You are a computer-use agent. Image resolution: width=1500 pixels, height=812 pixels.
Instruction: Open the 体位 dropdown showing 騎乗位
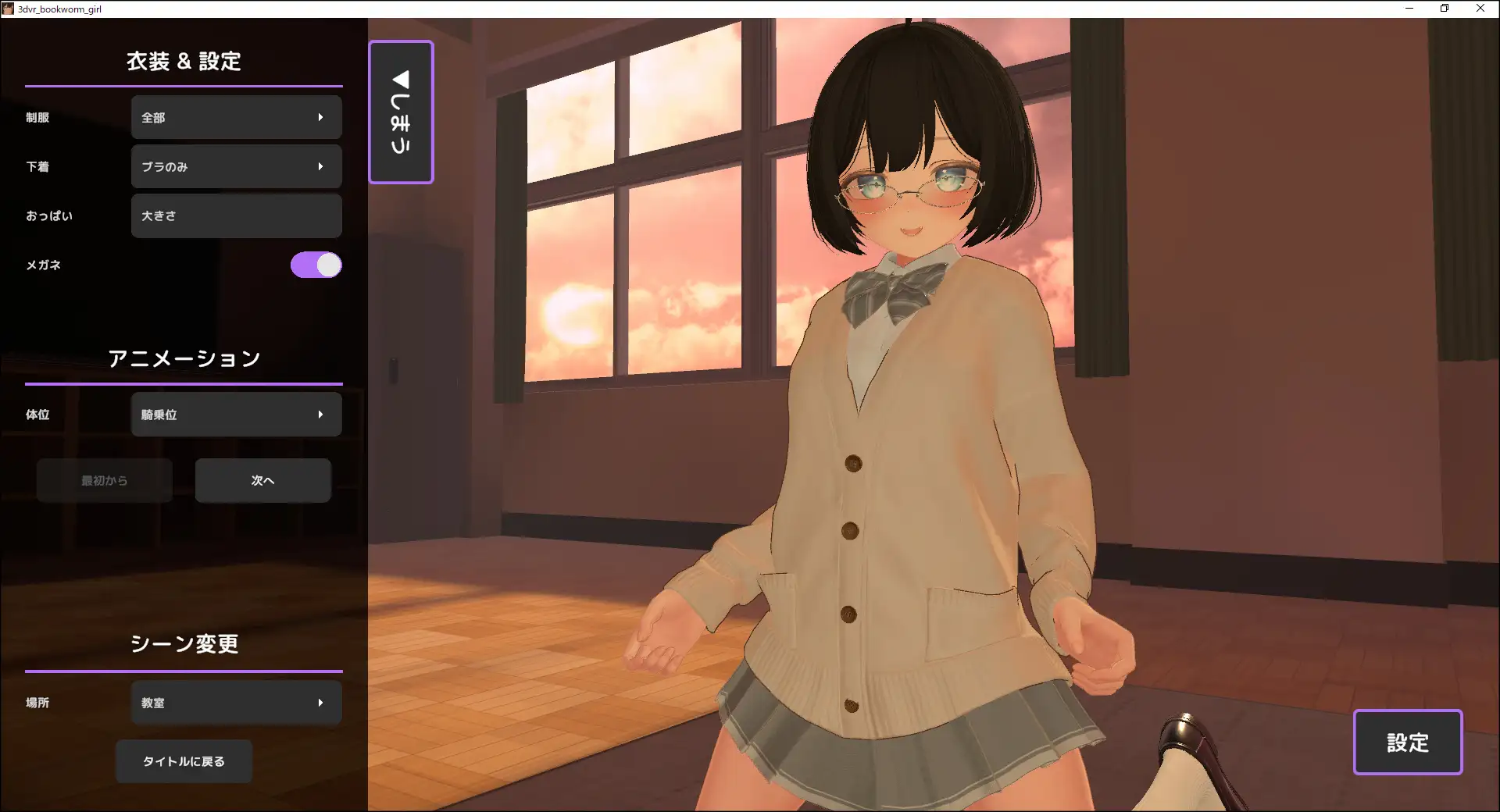point(236,415)
